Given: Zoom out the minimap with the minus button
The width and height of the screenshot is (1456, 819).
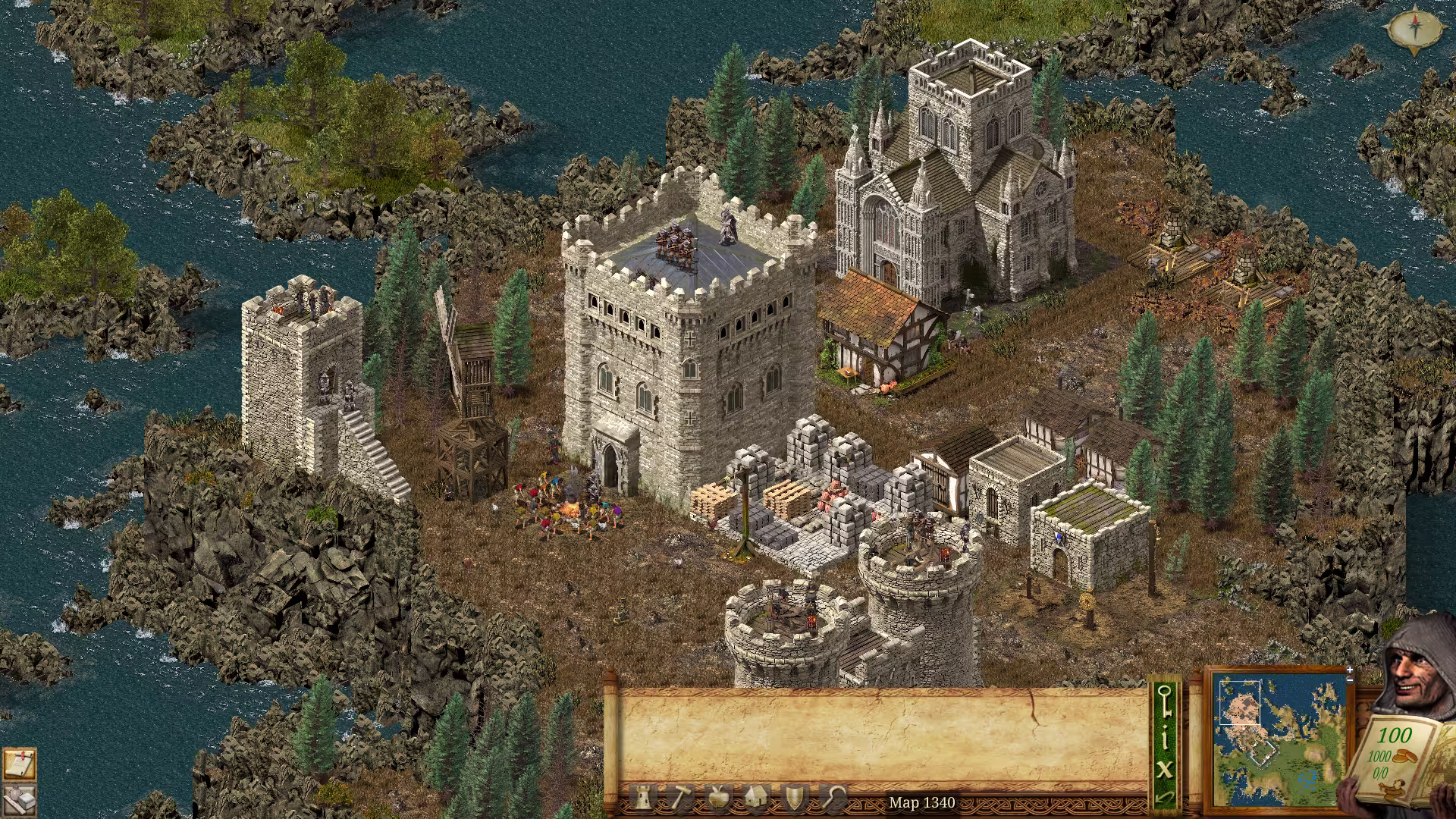Looking at the screenshot, I should point(1350,680).
